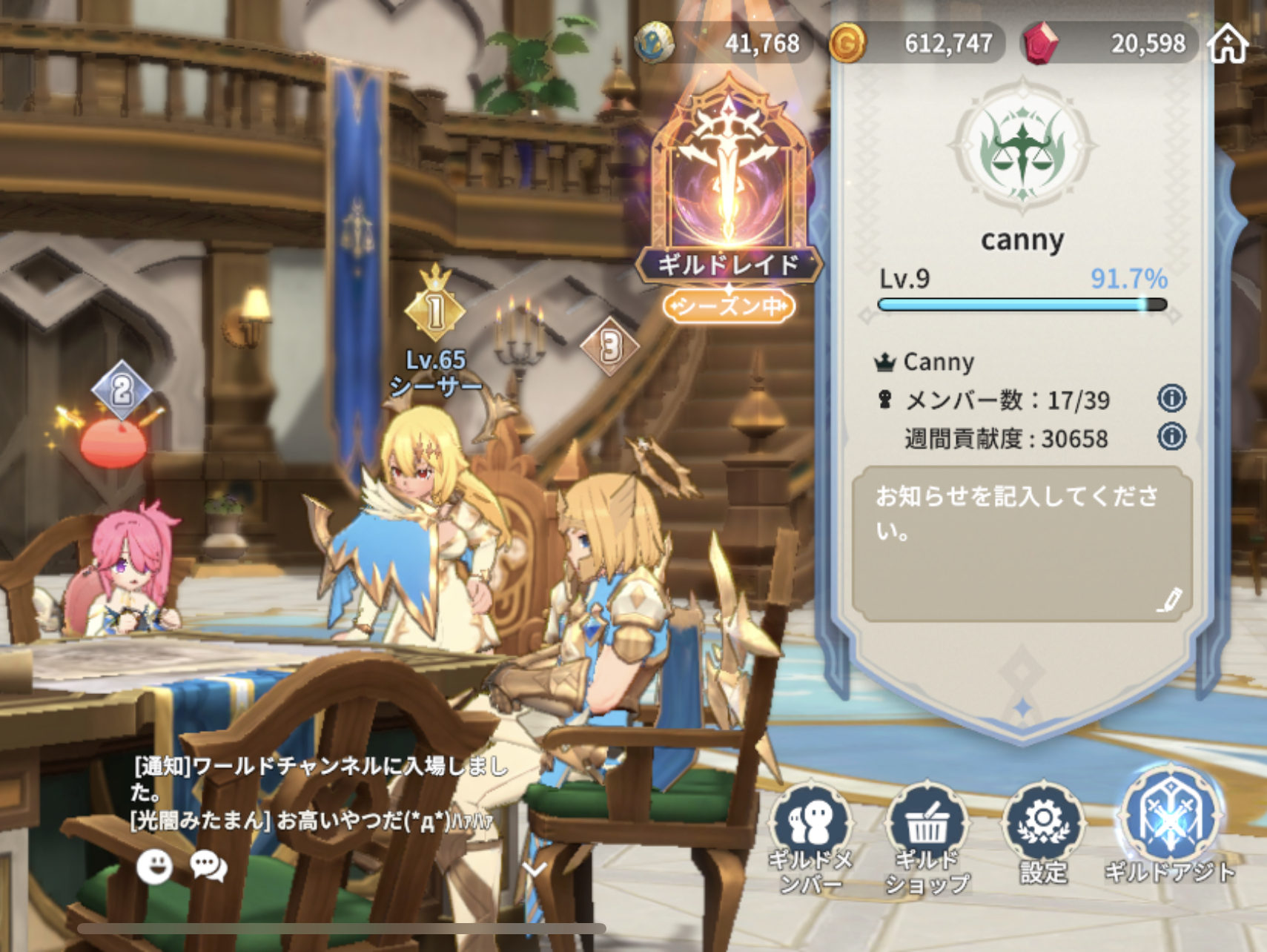Select the rank 3 bronze diamond badge
Screen dimensions: 1267x952
coord(610,346)
